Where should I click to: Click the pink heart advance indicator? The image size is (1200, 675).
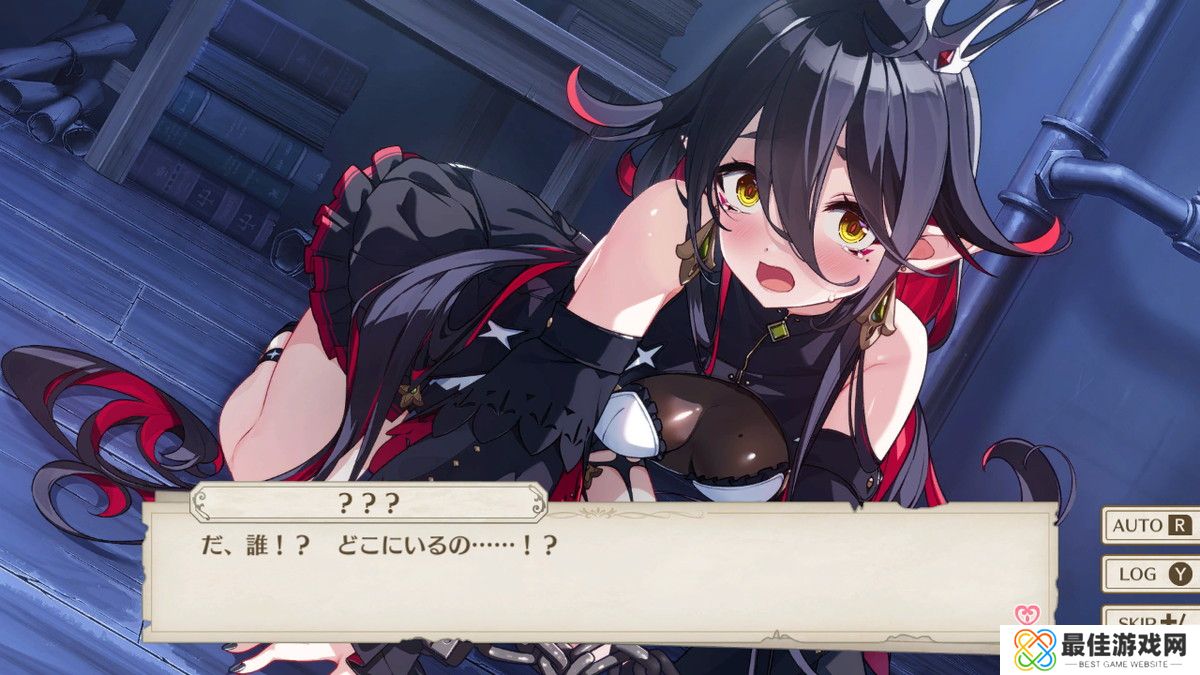(x=1024, y=613)
